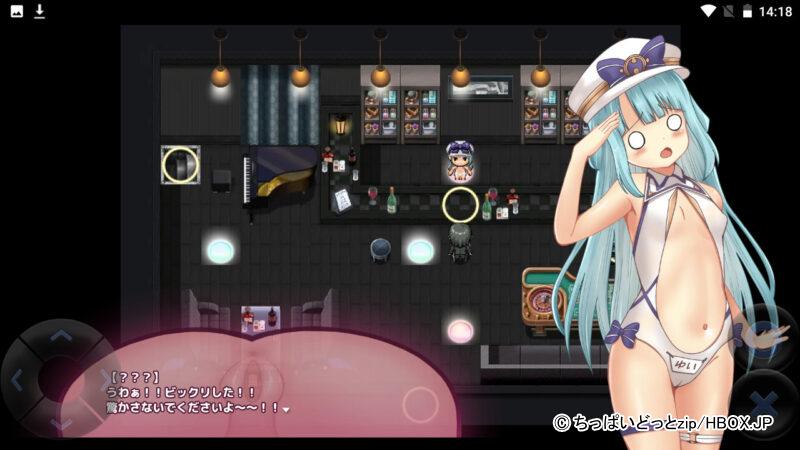Tap the D-pad left arrow
The width and height of the screenshot is (800, 450).
pyautogui.click(x=17, y=380)
